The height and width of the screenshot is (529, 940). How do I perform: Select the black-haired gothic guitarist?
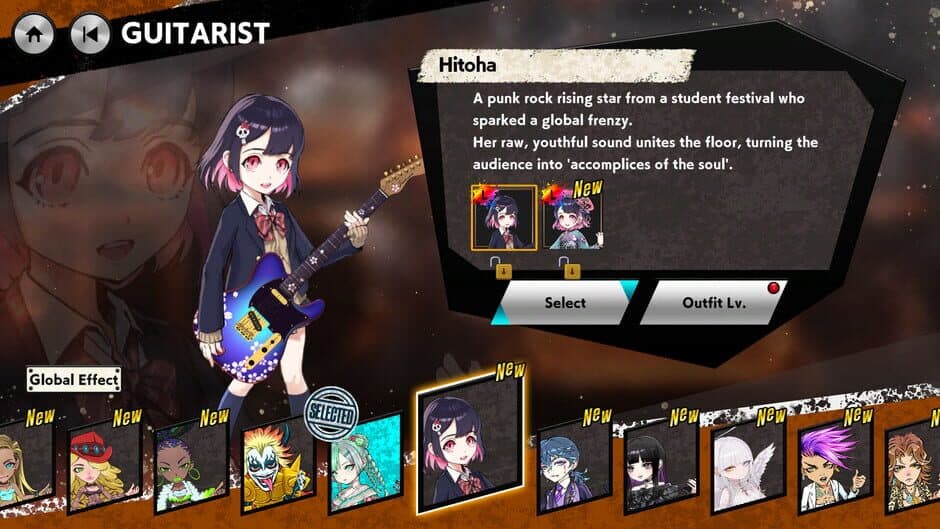pyautogui.click(x=661, y=463)
